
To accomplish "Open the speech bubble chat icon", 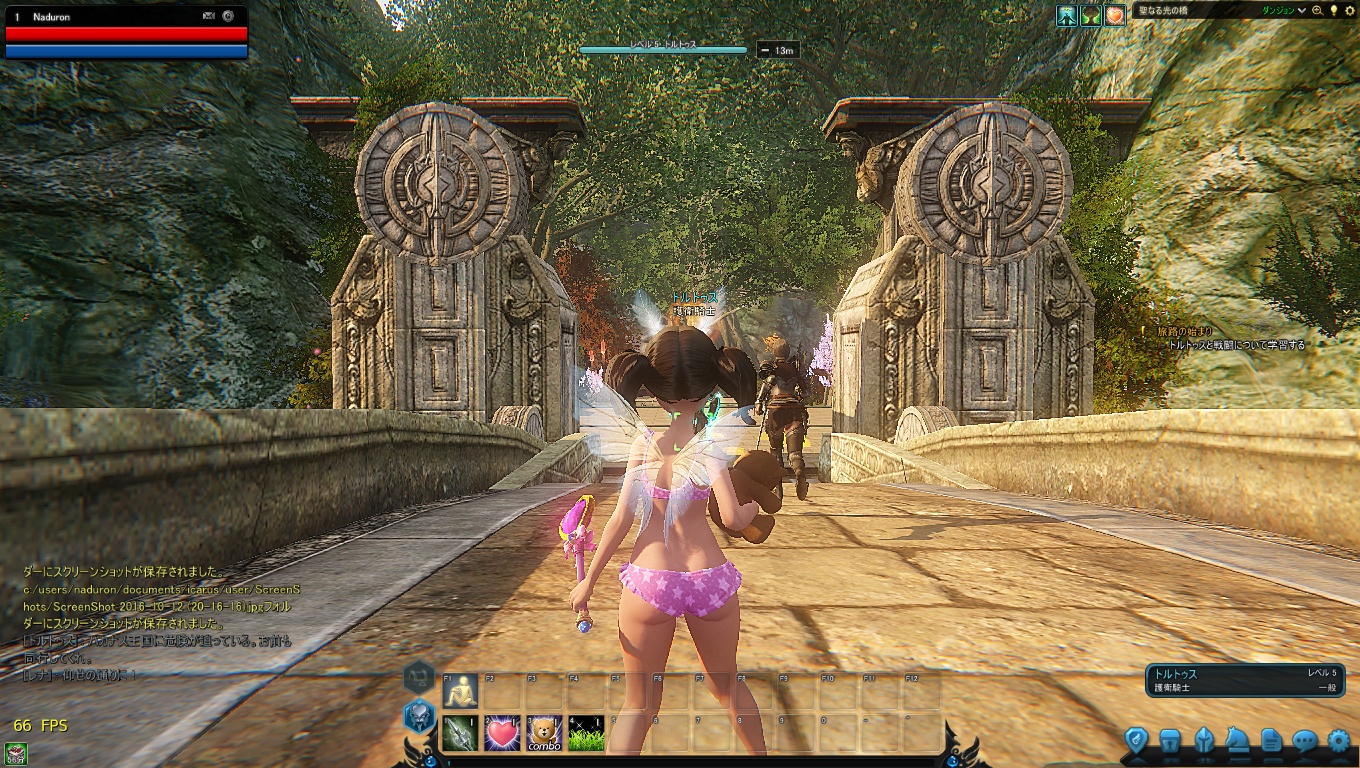I will click(x=1305, y=741).
